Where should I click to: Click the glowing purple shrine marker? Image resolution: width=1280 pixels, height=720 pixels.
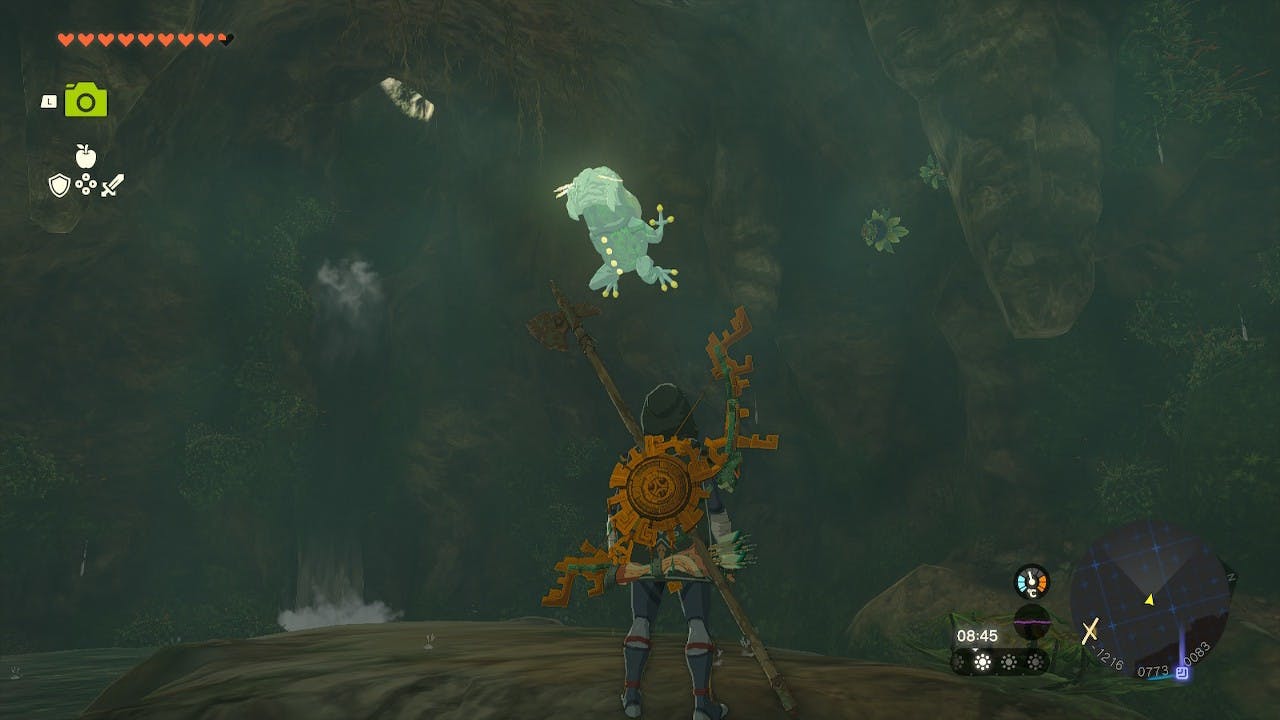[1182, 673]
